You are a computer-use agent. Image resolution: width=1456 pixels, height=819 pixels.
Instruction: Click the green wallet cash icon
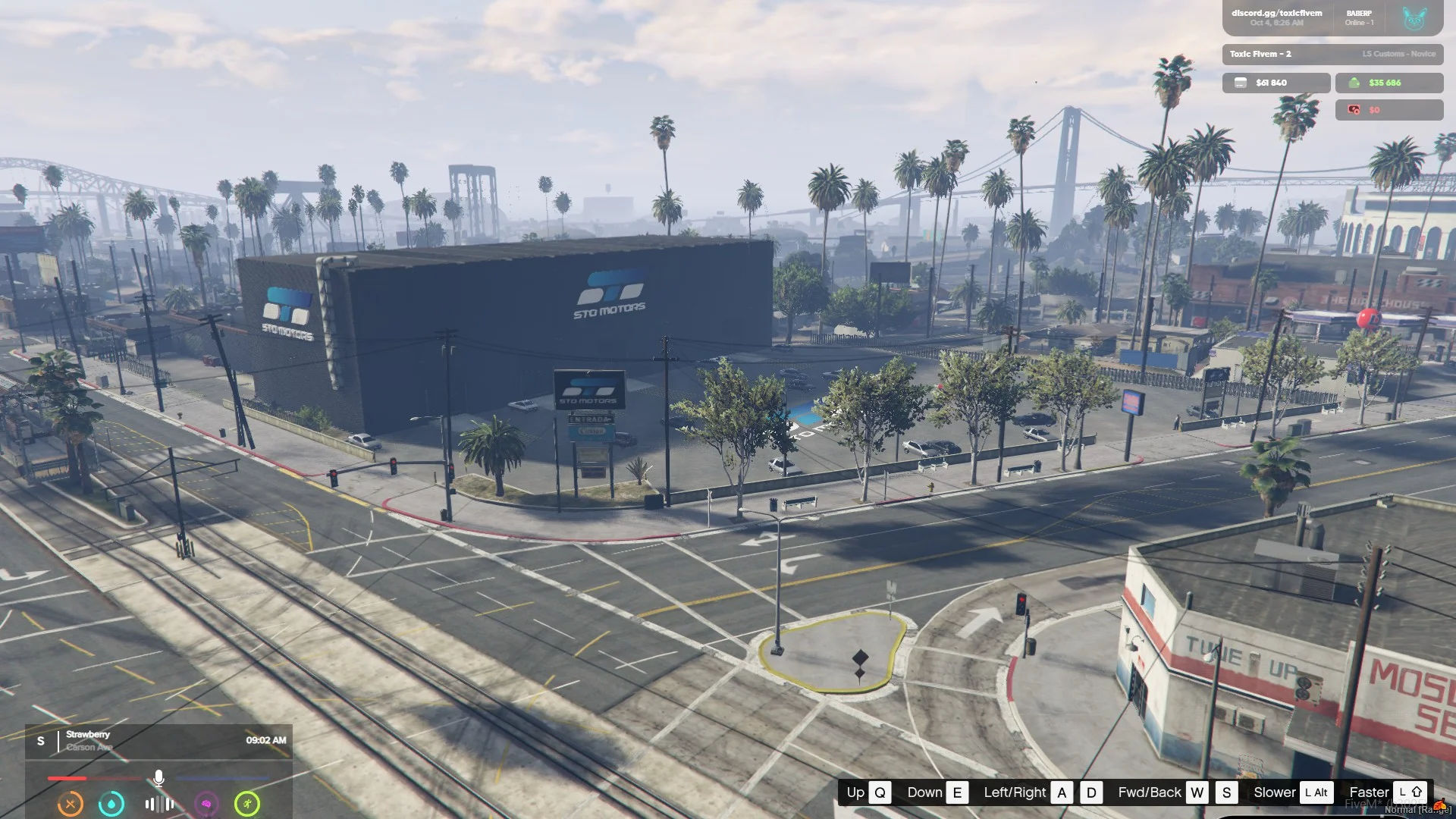tap(1354, 83)
